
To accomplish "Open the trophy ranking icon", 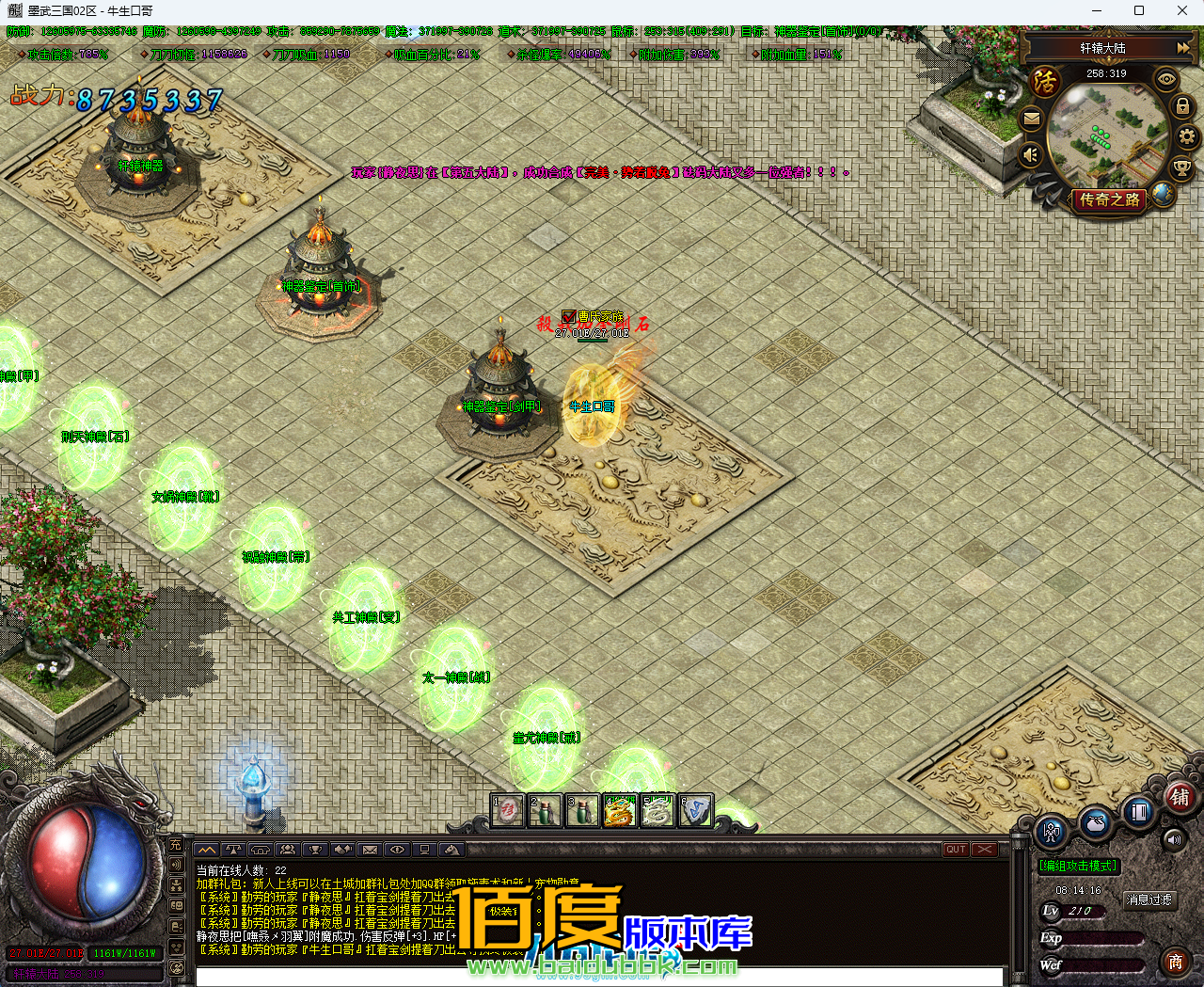I will (1181, 168).
